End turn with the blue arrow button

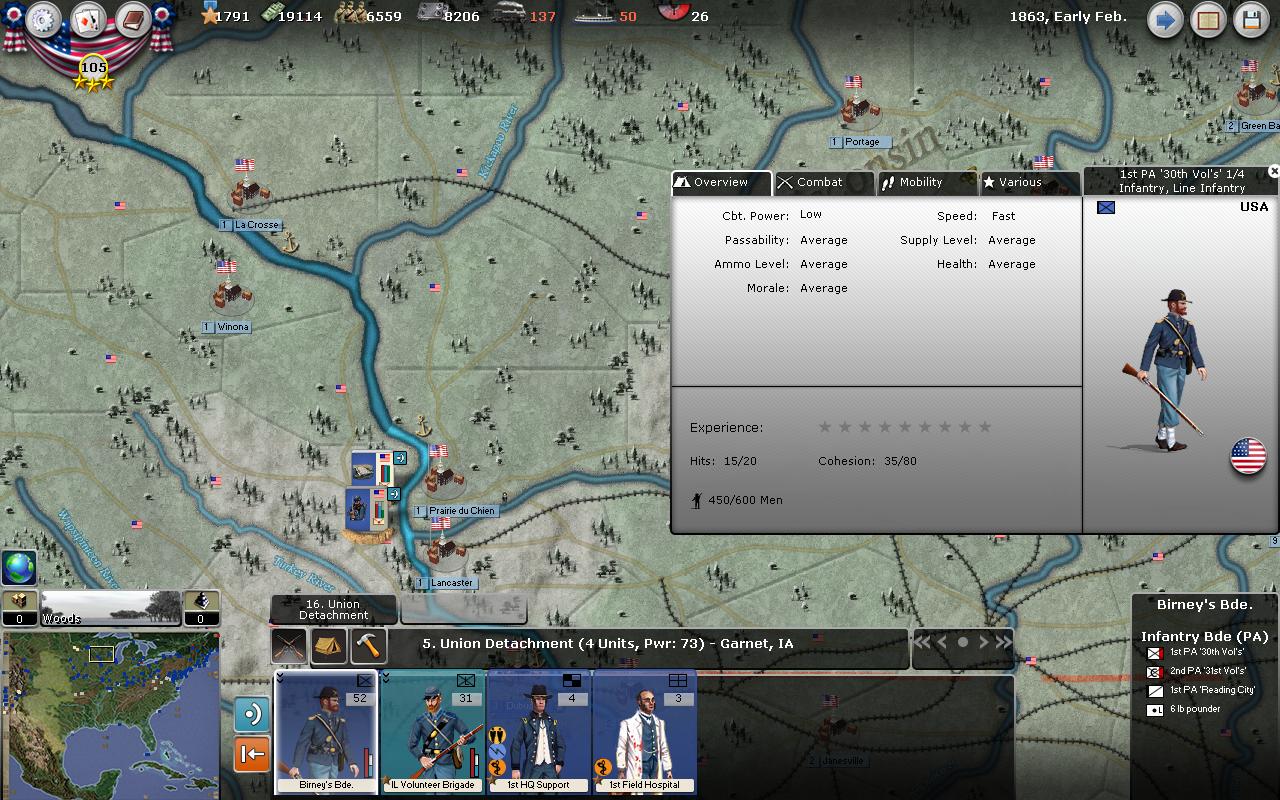(1165, 20)
